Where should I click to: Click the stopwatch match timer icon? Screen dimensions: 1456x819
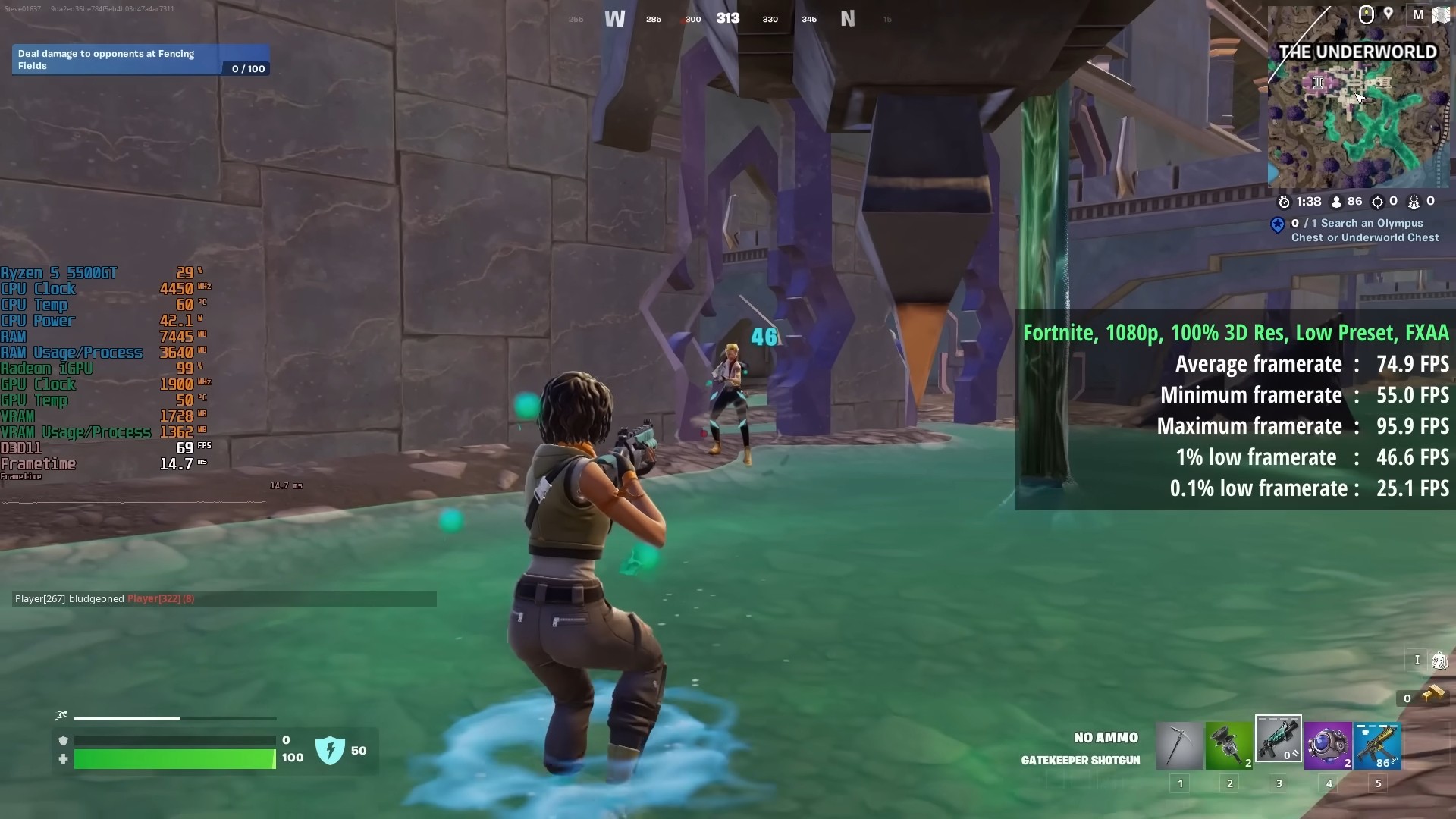(x=1285, y=202)
